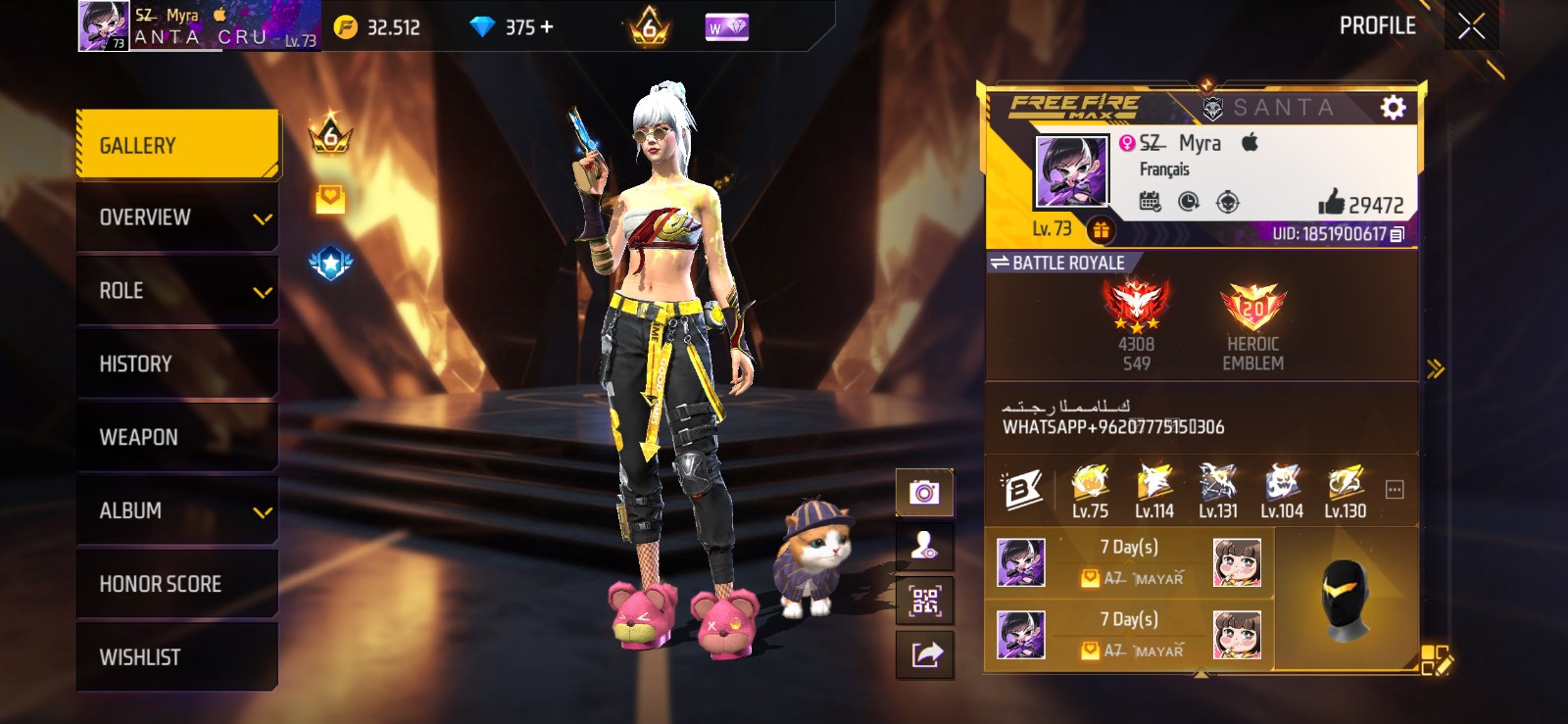Image resolution: width=1568 pixels, height=724 pixels.
Task: Open the Wishlist page
Action: pyautogui.click(x=177, y=657)
